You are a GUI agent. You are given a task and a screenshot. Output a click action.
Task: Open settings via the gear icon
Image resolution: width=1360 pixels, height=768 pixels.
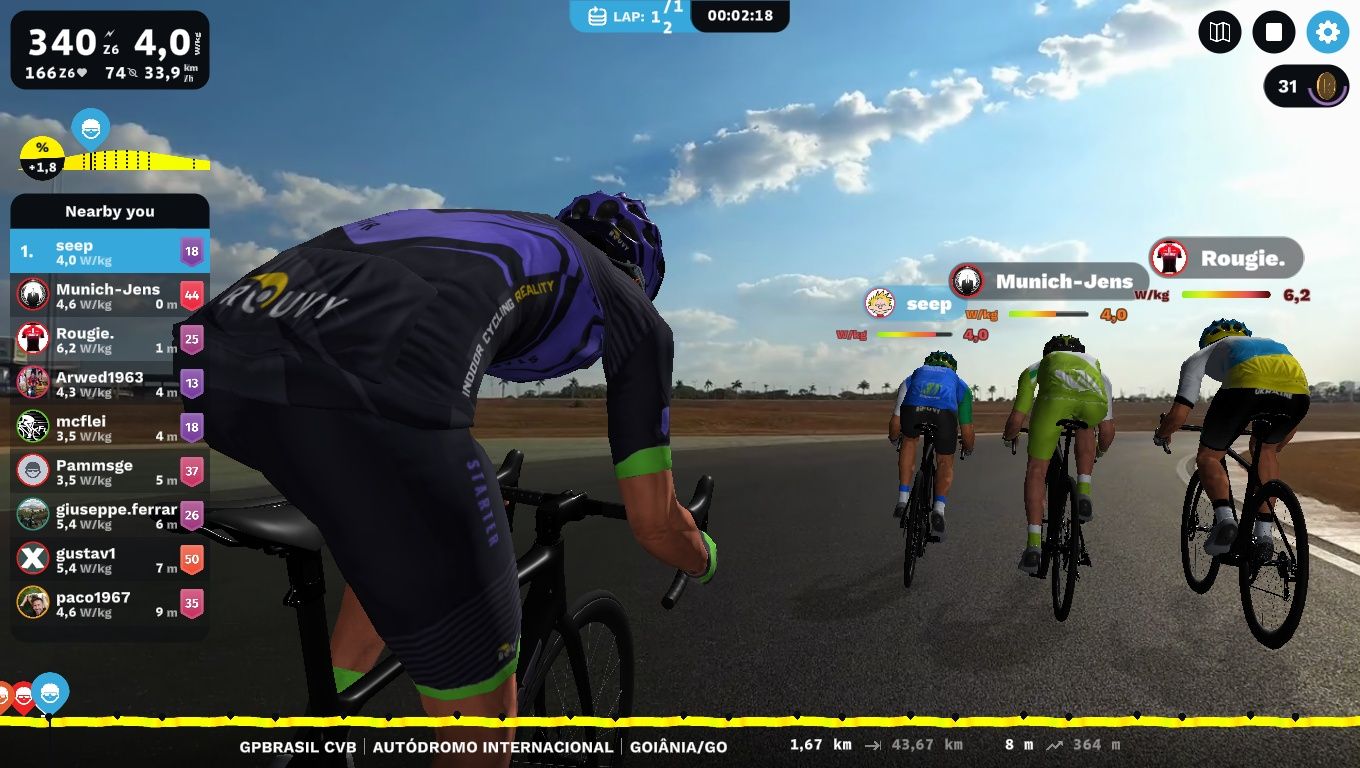[1327, 33]
